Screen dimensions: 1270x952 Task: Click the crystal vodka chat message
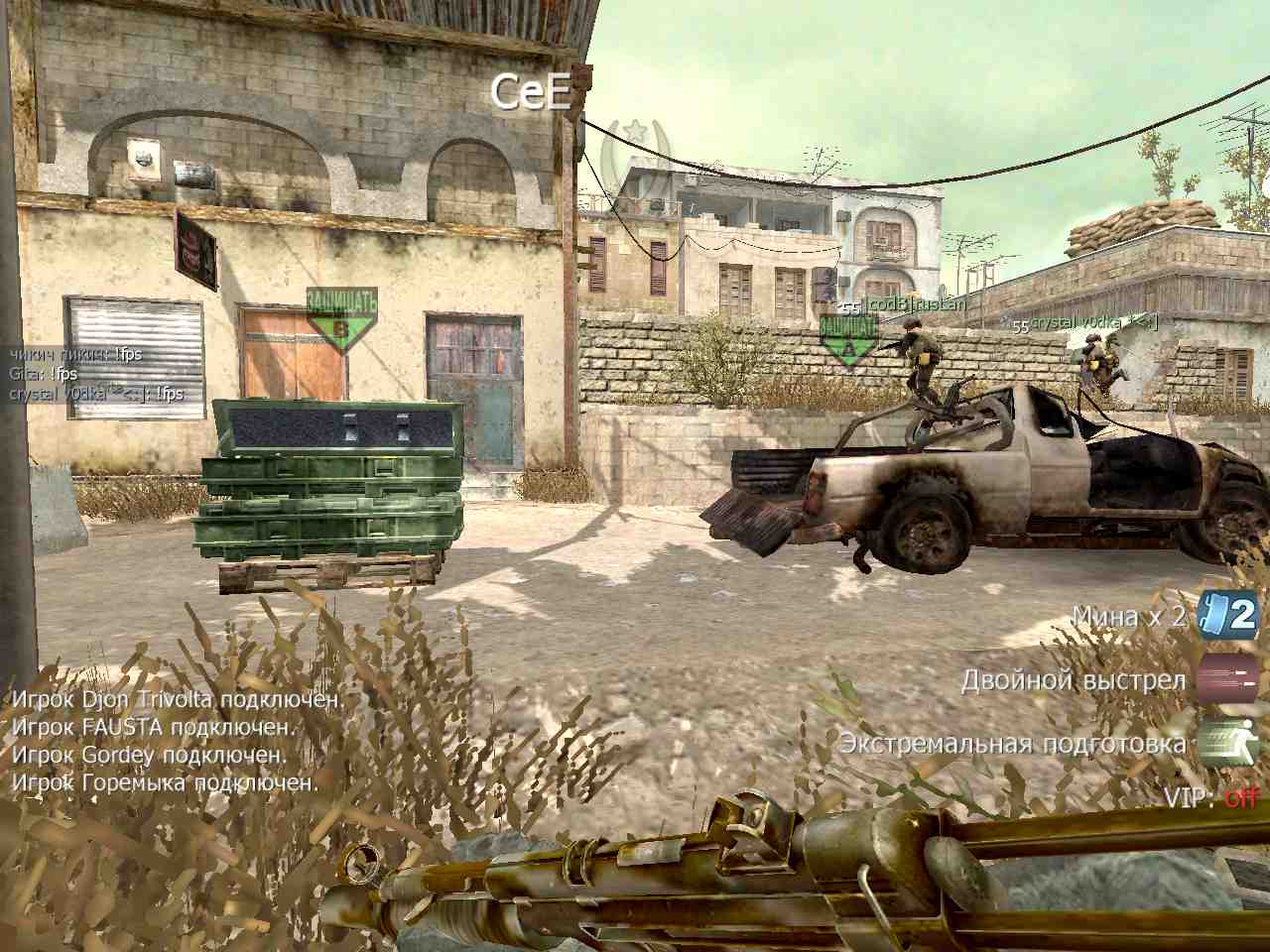pos(97,394)
